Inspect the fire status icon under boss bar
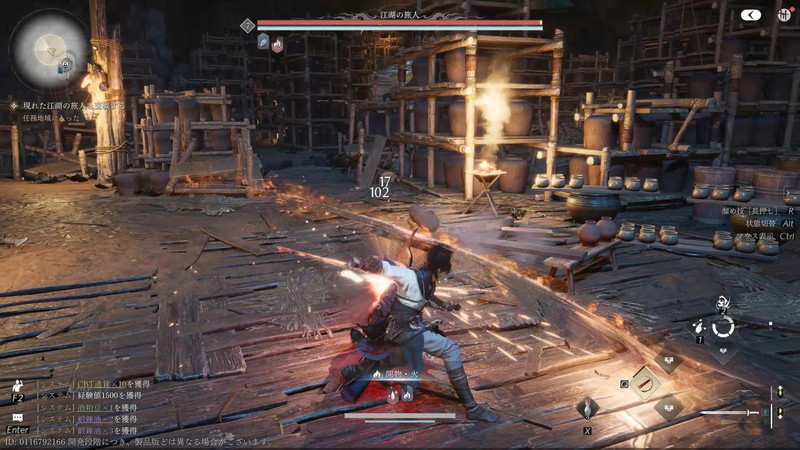Image resolution: width=800 pixels, height=450 pixels. 277,43
